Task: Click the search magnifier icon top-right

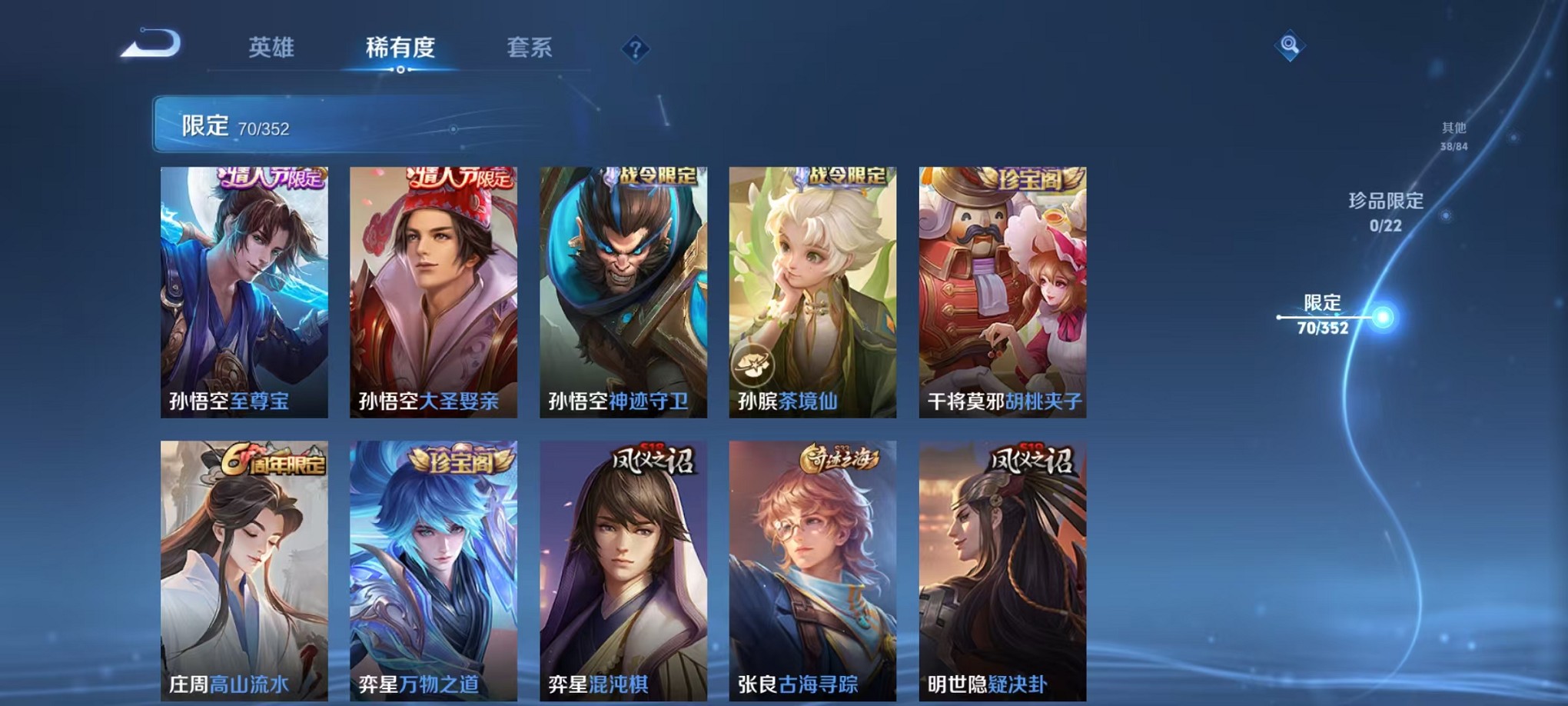Action: click(1291, 46)
